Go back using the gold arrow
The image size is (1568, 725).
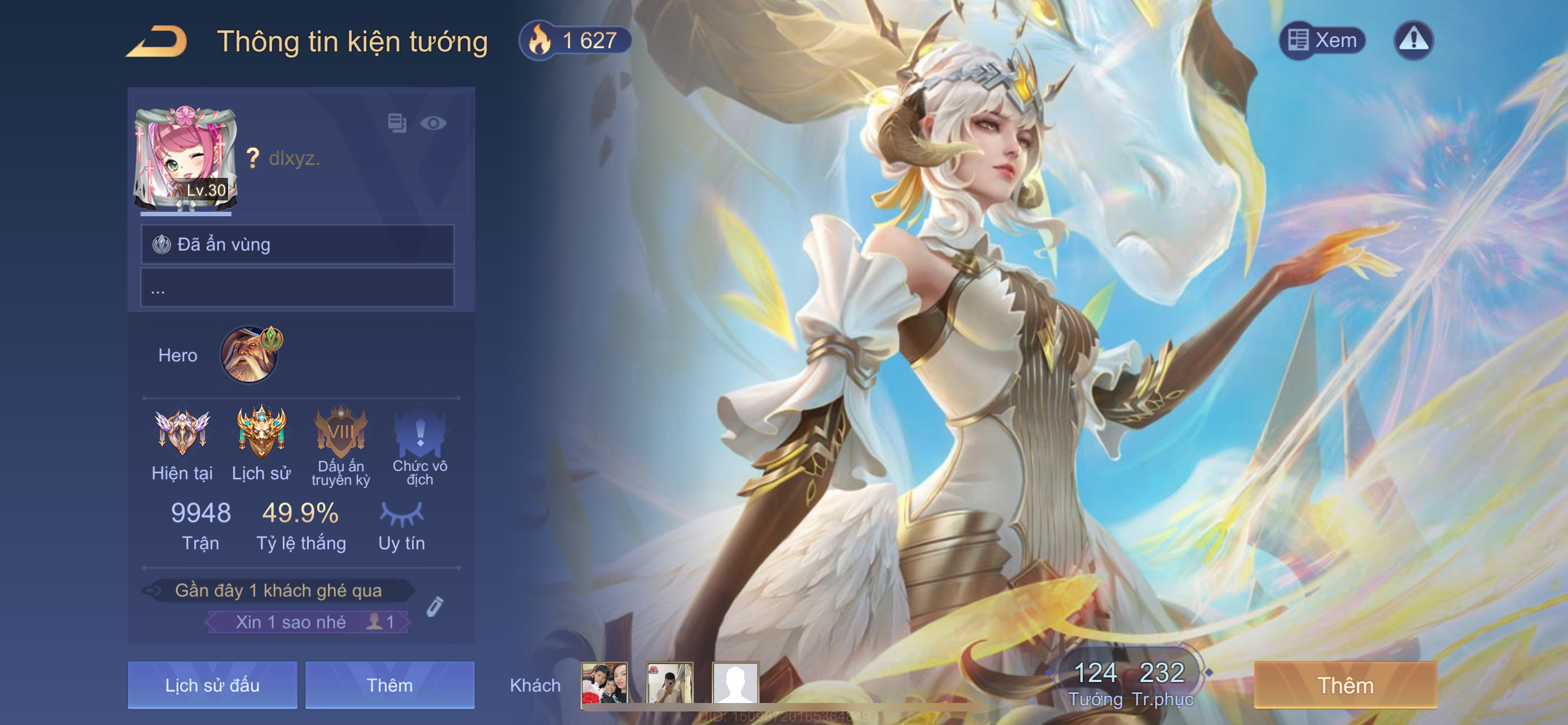[x=157, y=41]
